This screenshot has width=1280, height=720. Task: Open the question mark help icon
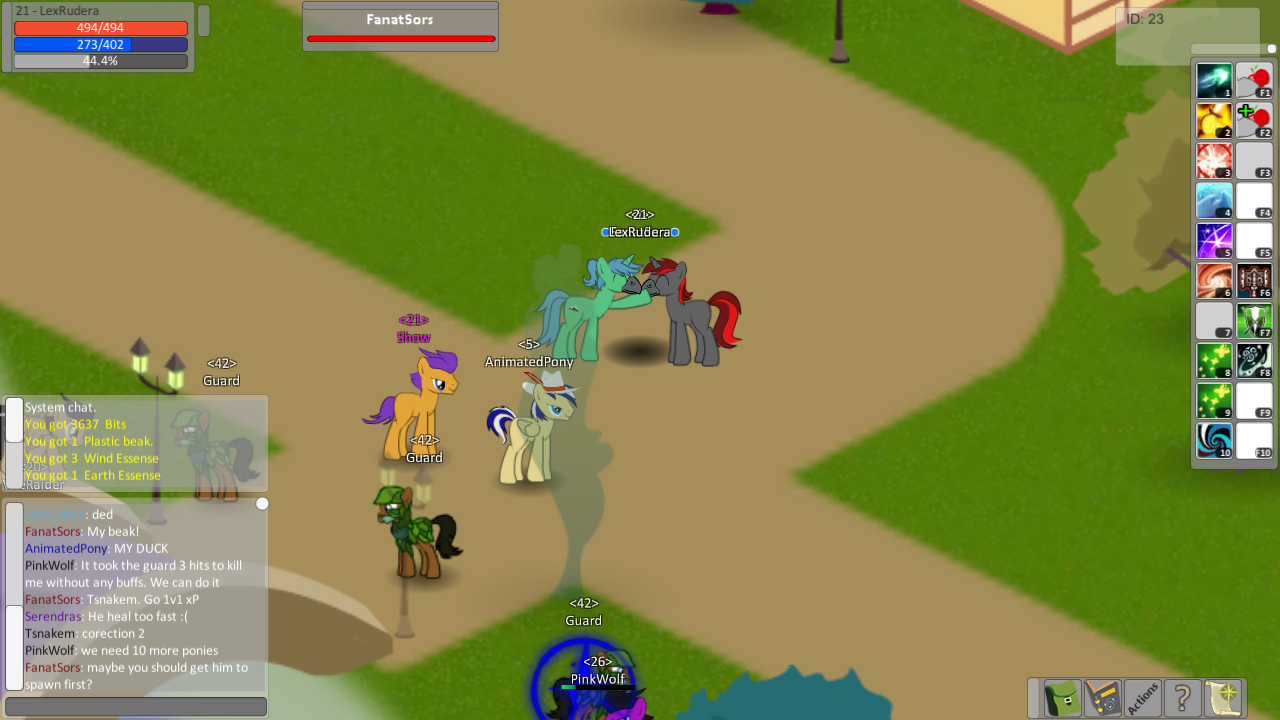click(x=1181, y=698)
